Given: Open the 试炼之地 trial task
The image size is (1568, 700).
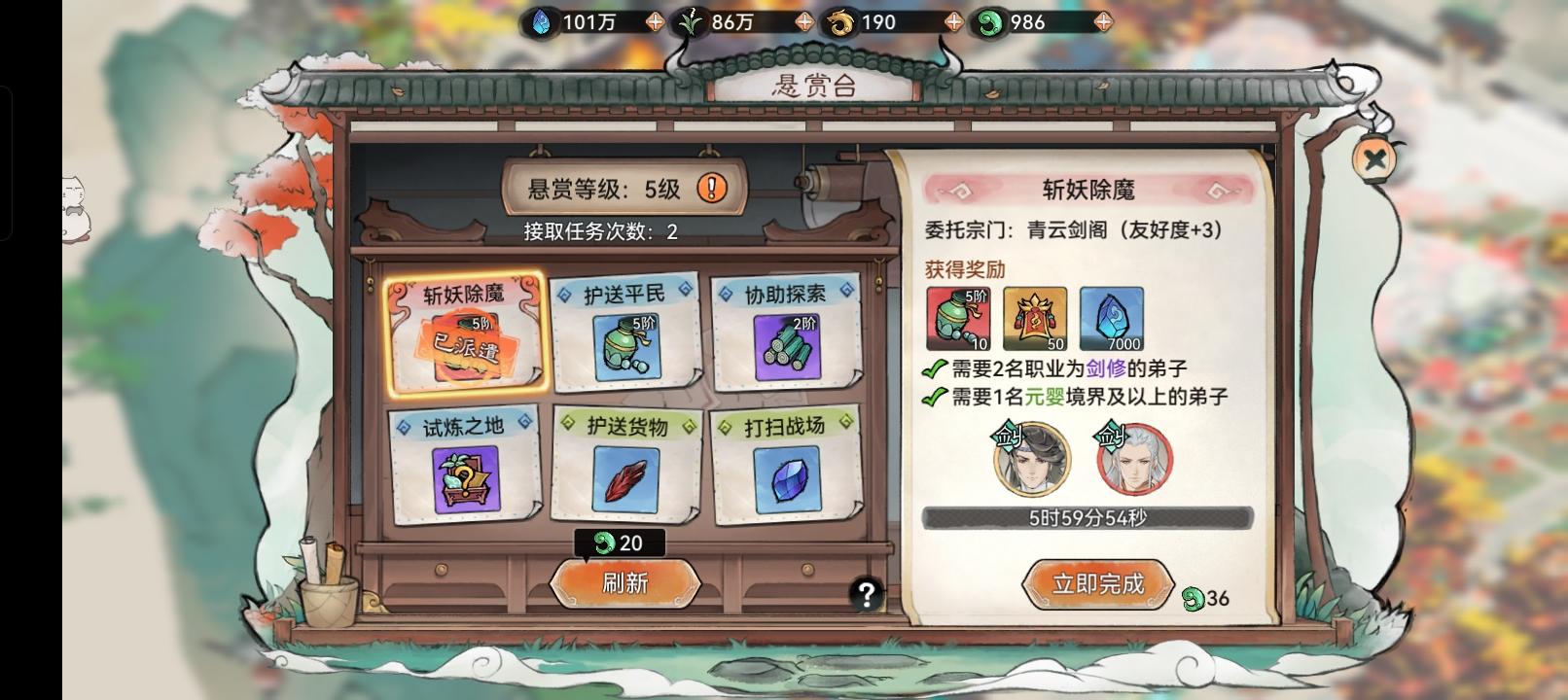Looking at the screenshot, I should (x=466, y=467).
